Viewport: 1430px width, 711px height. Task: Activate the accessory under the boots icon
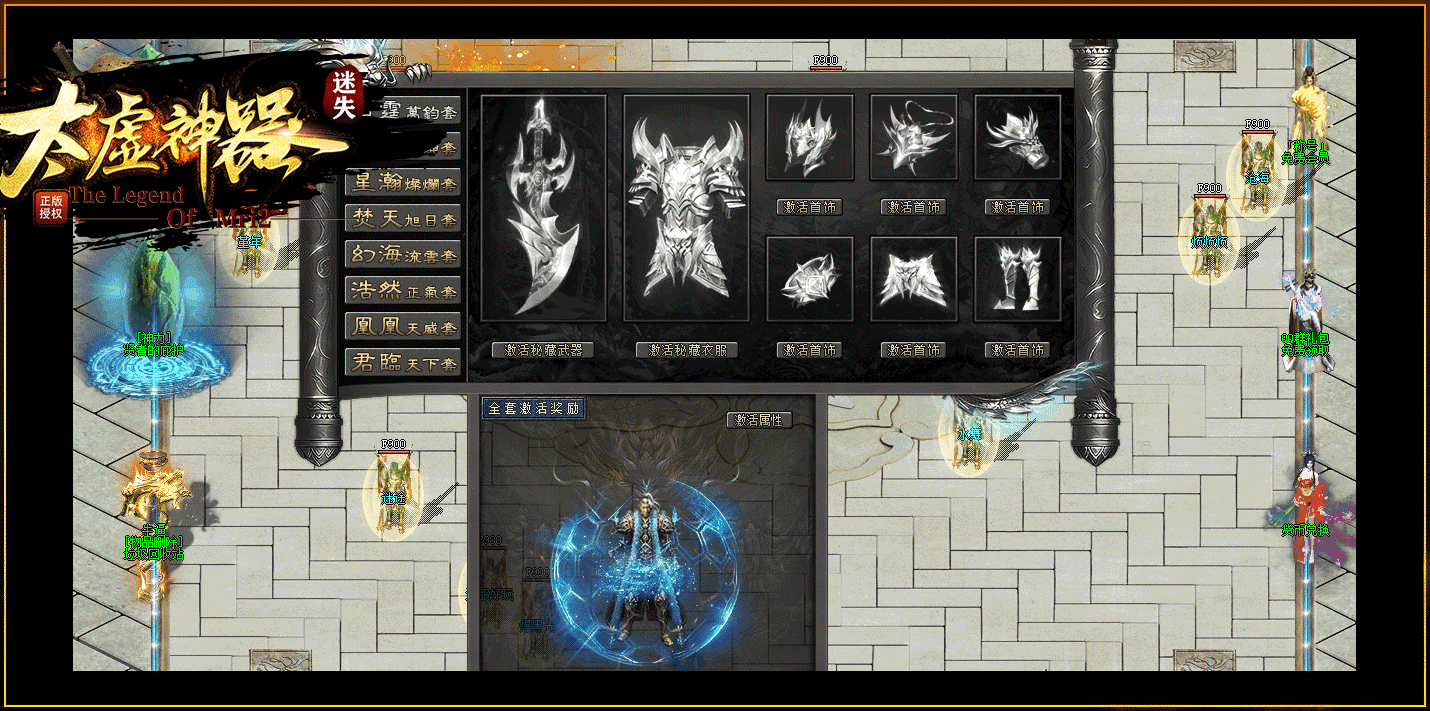coord(1018,350)
